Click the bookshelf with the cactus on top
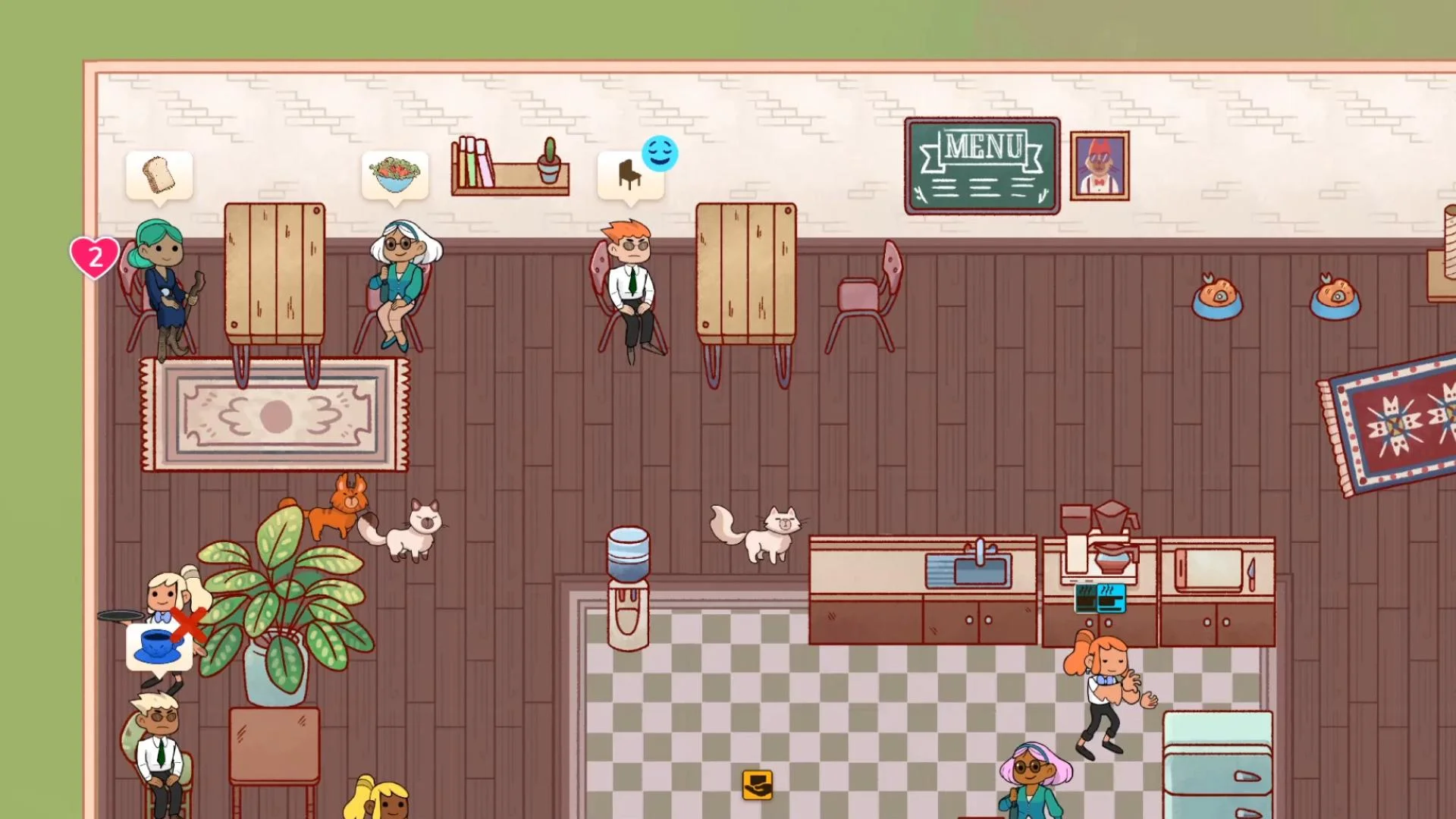This screenshot has height=819, width=1456. [510, 167]
